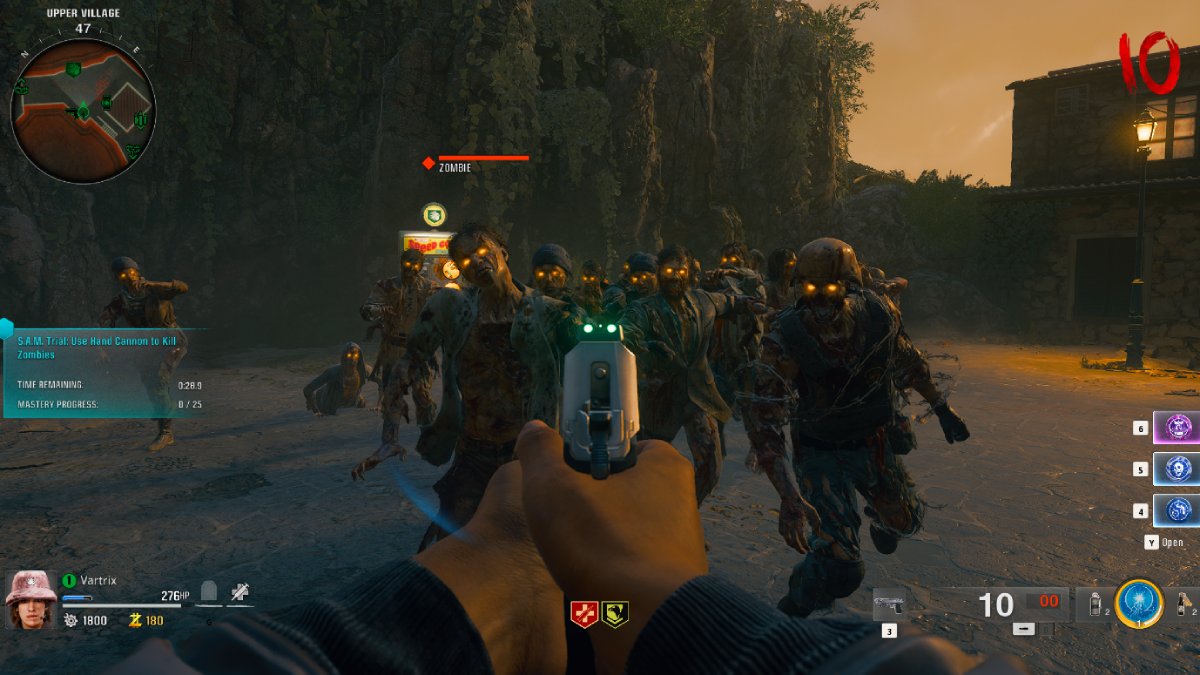Select the purple GobbleGum in slot 6
This screenshot has width=1200, height=675.
(x=1177, y=428)
